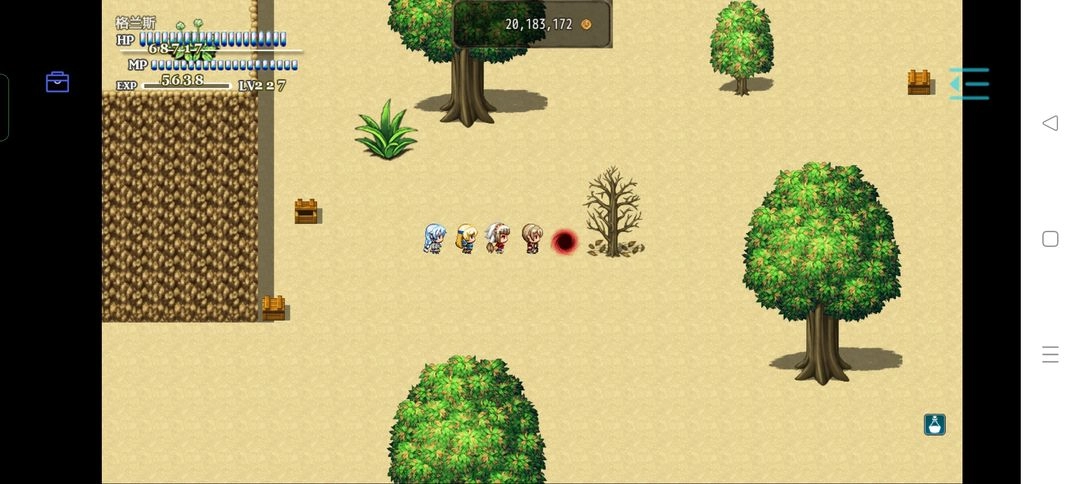Tap the Android back triangle button
The height and width of the screenshot is (484, 1080).
(x=1050, y=123)
